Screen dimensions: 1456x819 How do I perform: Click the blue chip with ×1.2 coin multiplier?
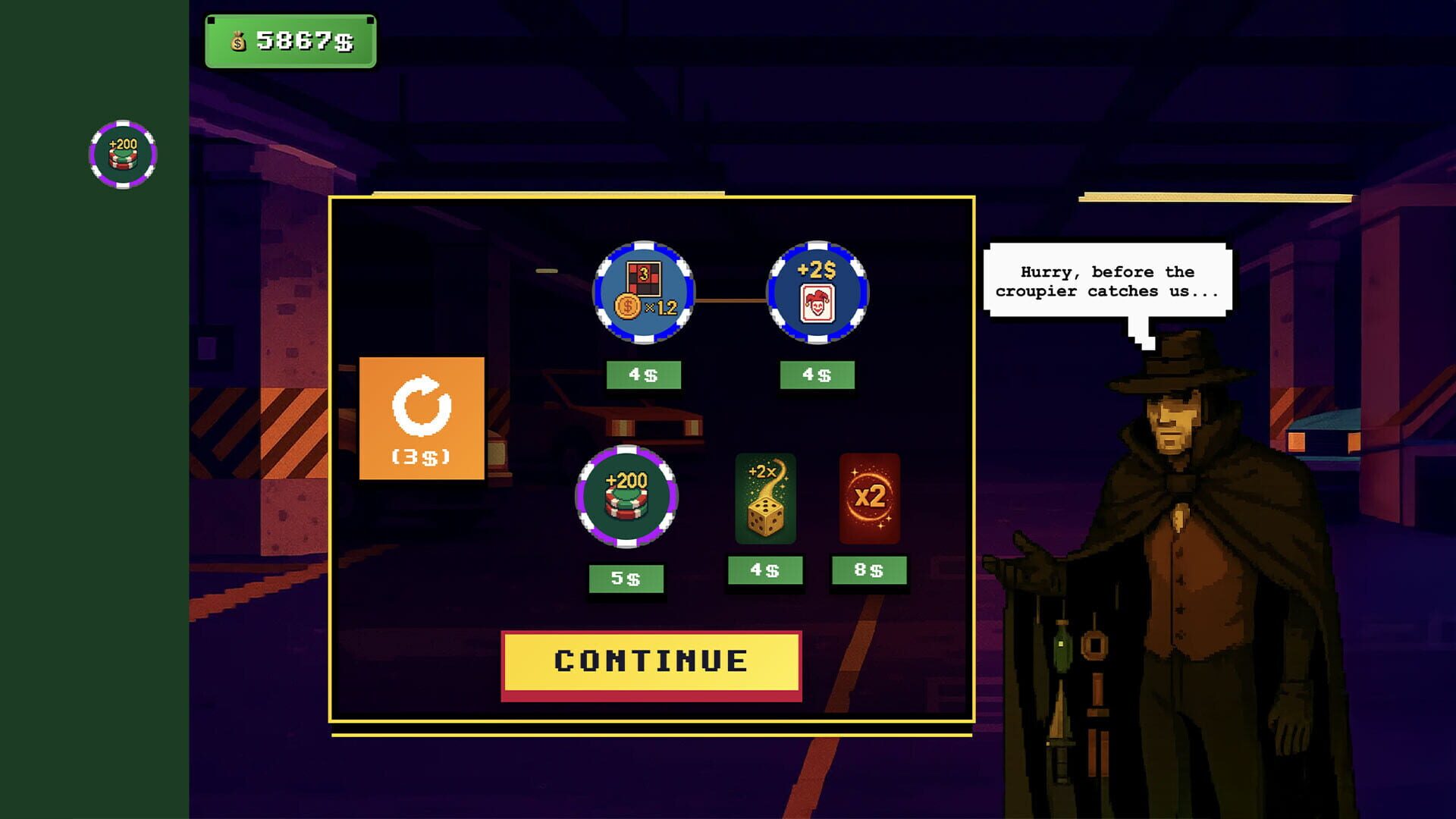tap(645, 292)
